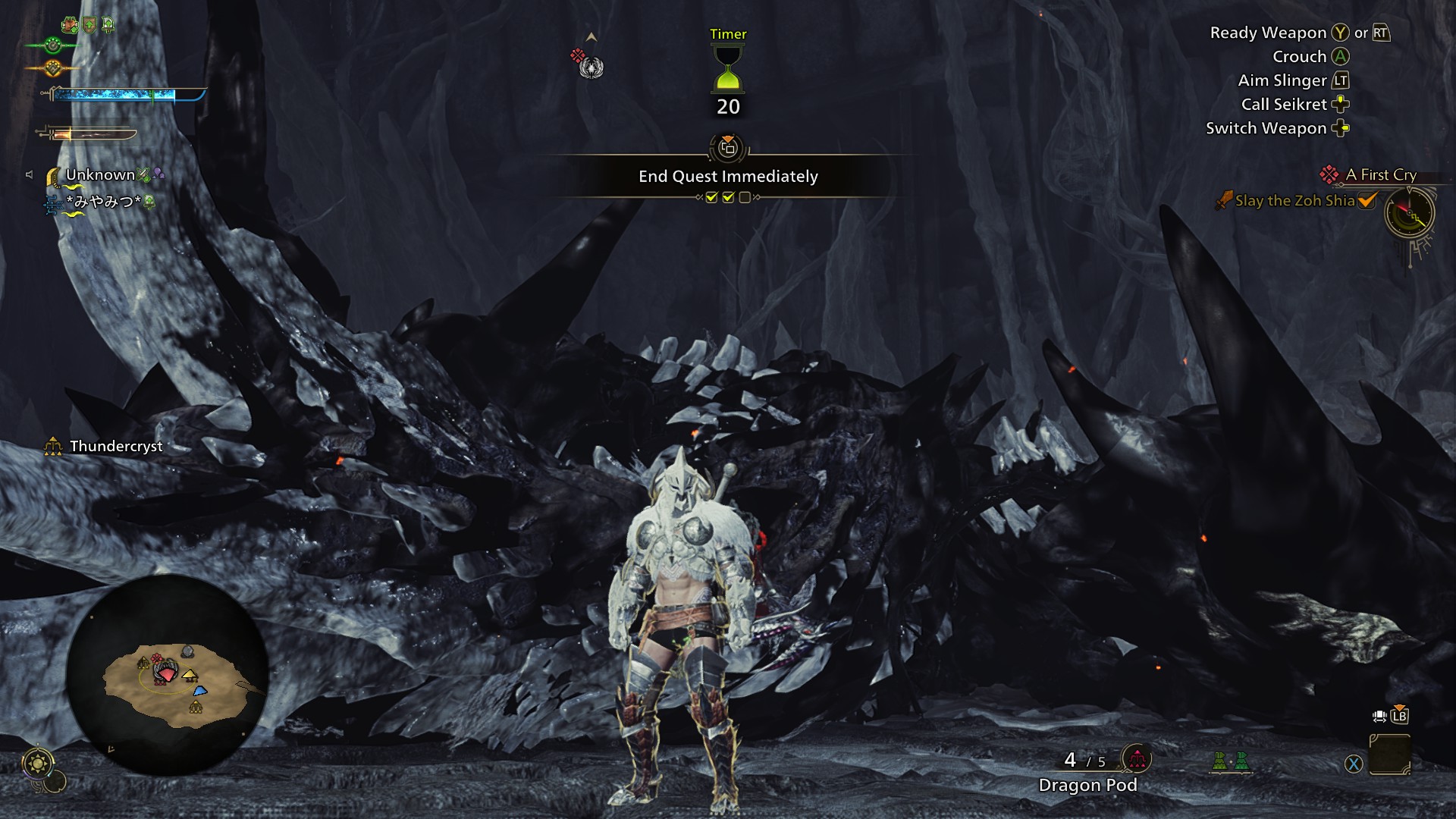Viewport: 1456px width, 819px height.
Task: Click the day-night clock dial
Action: pyautogui.click(x=1410, y=214)
